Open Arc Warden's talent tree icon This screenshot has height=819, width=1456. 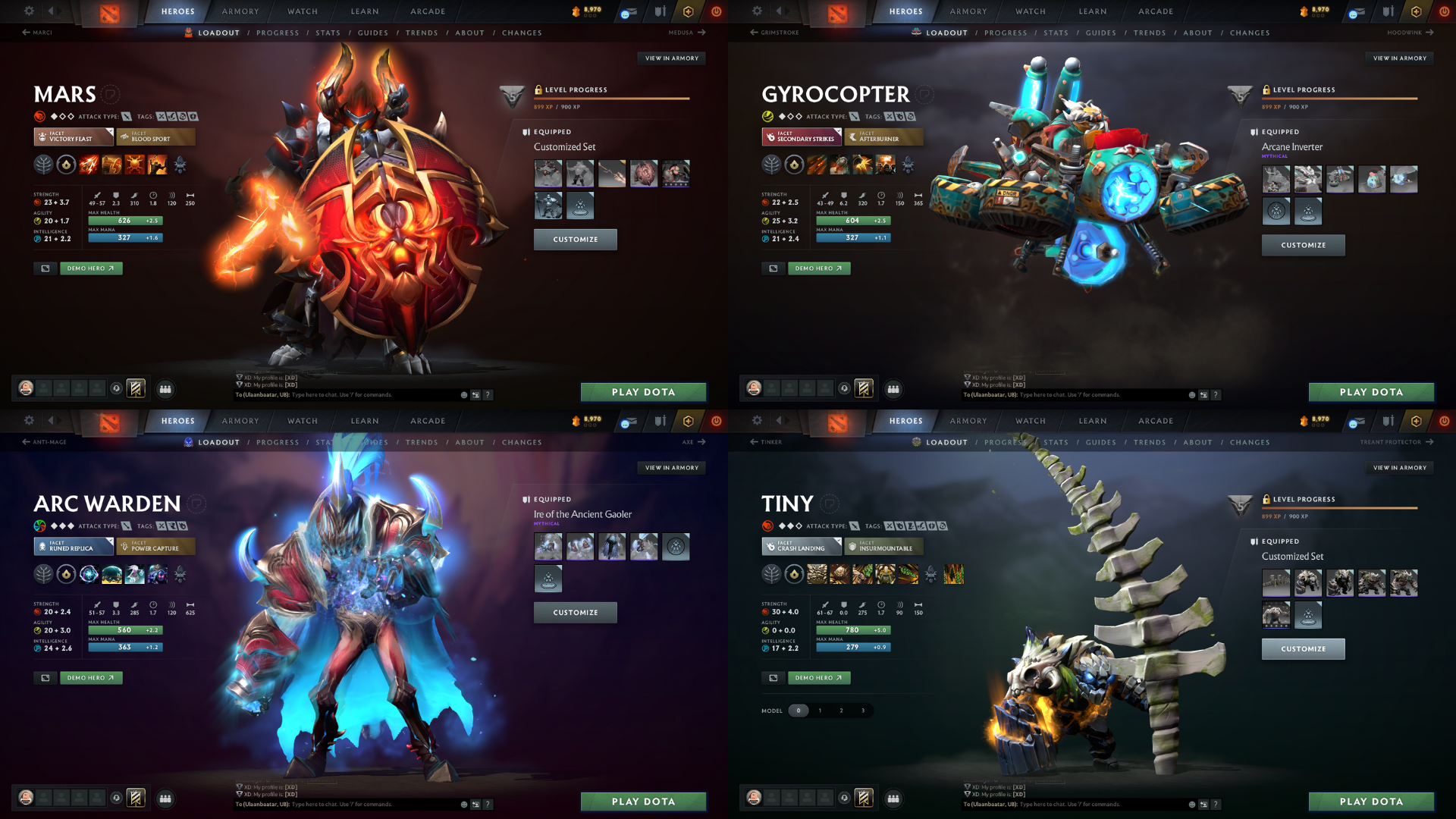43,574
